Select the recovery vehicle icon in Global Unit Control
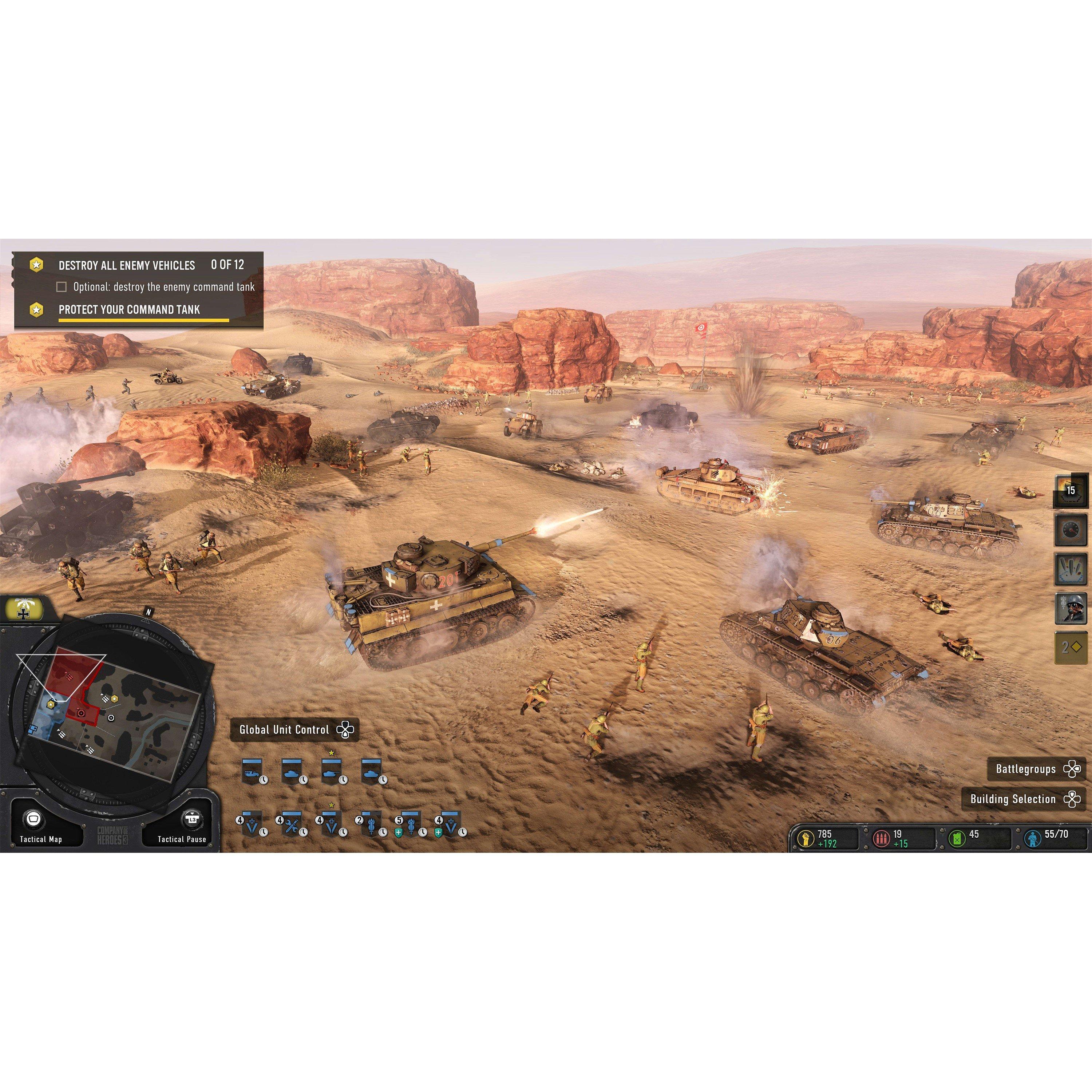Screen dimensions: 1092x1092 pos(252,772)
